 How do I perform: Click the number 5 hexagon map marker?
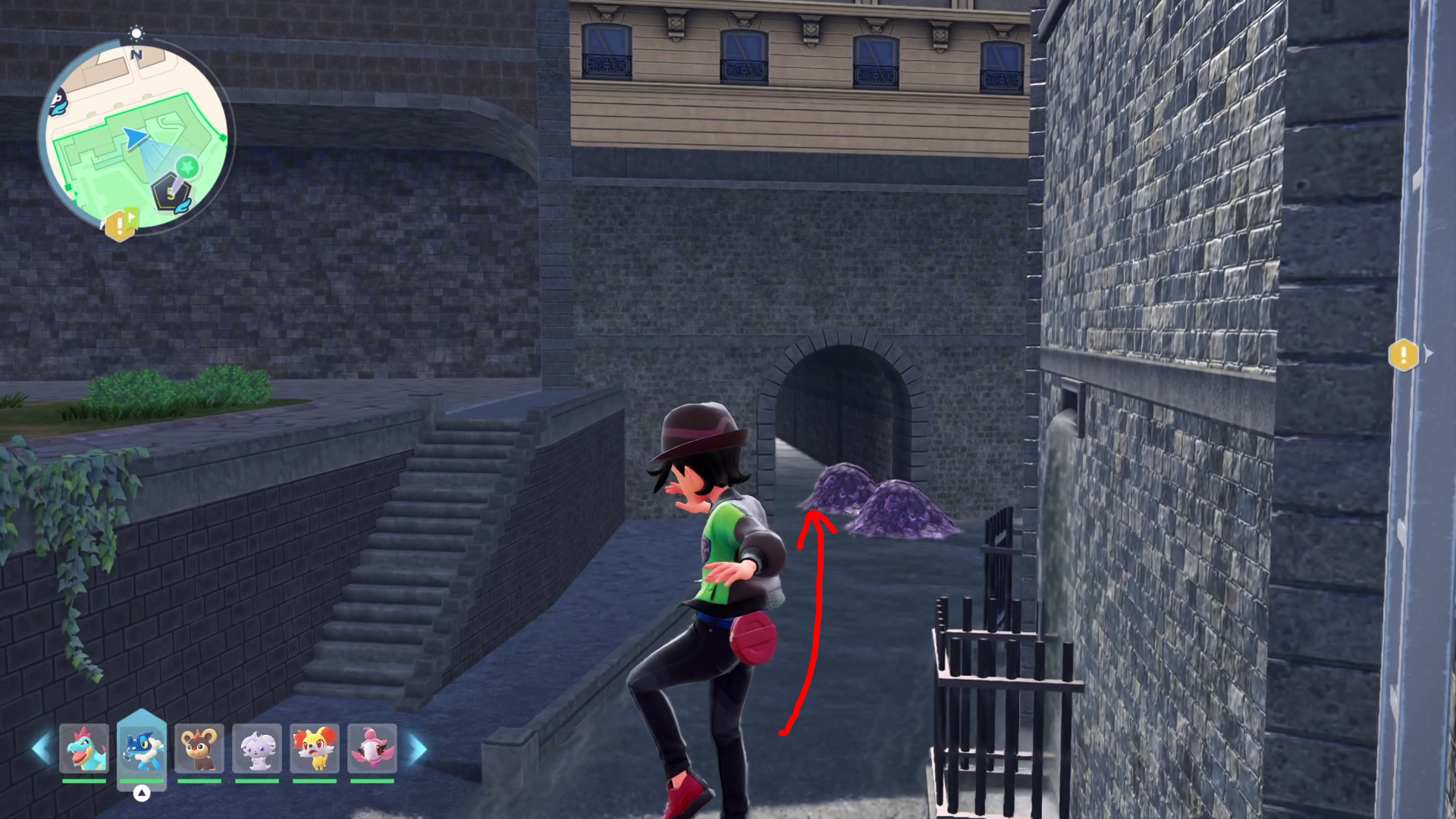pyautogui.click(x=170, y=193)
